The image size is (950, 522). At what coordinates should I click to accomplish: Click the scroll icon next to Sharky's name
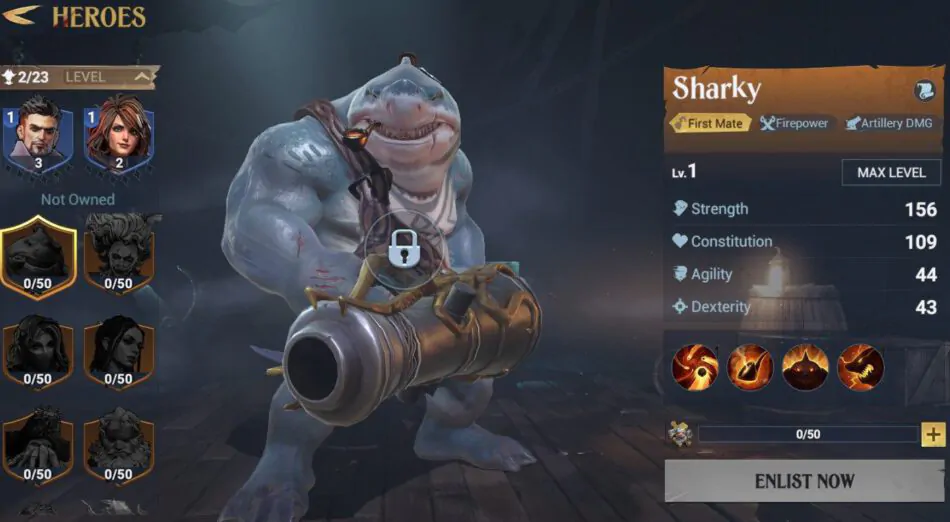pos(924,90)
